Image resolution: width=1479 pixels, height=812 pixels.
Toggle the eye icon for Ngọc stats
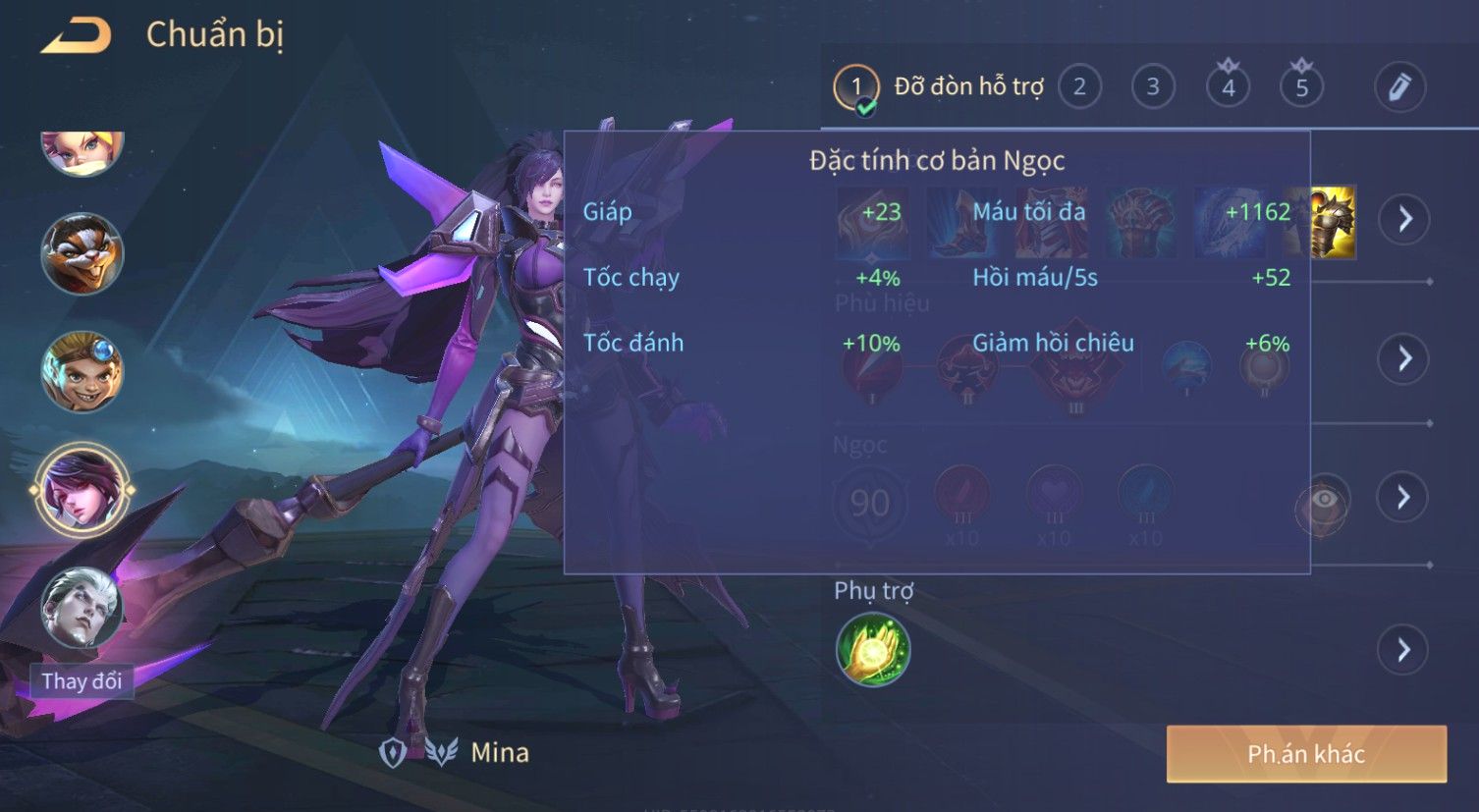(1324, 501)
